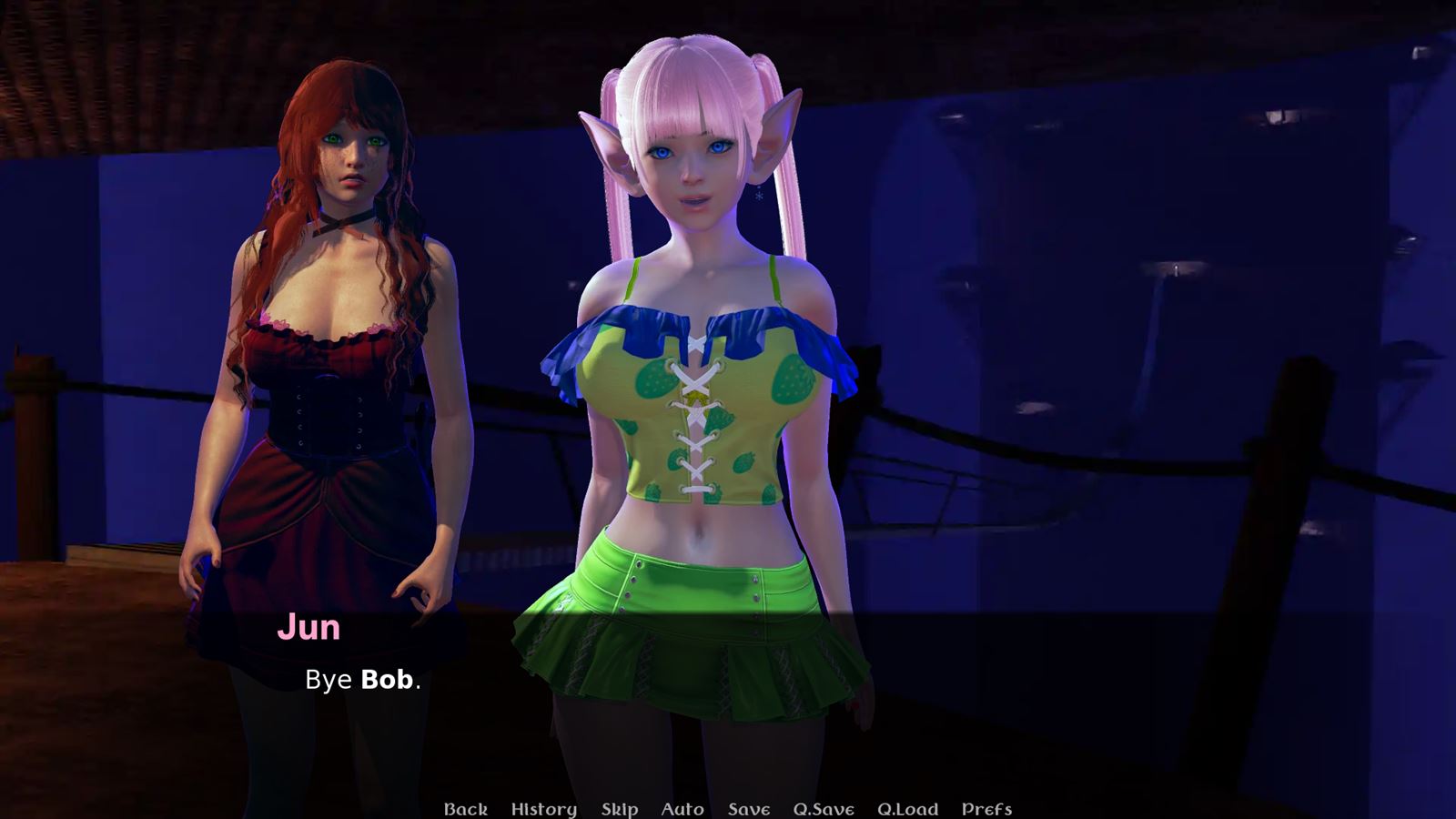This screenshot has width=1456, height=819.
Task: Review past conversation via History
Action: pos(543,808)
